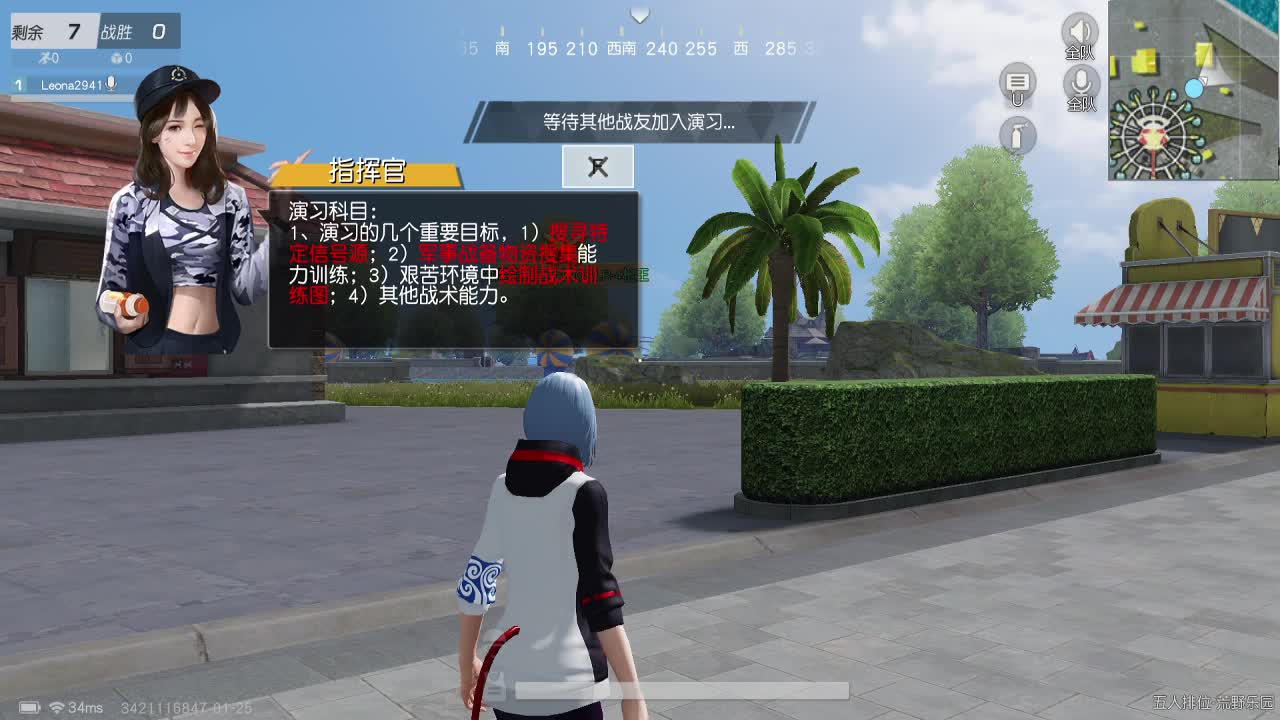Screen dimensions: 1280x720
Task: Click the battery indicator icon
Action: click(29, 707)
